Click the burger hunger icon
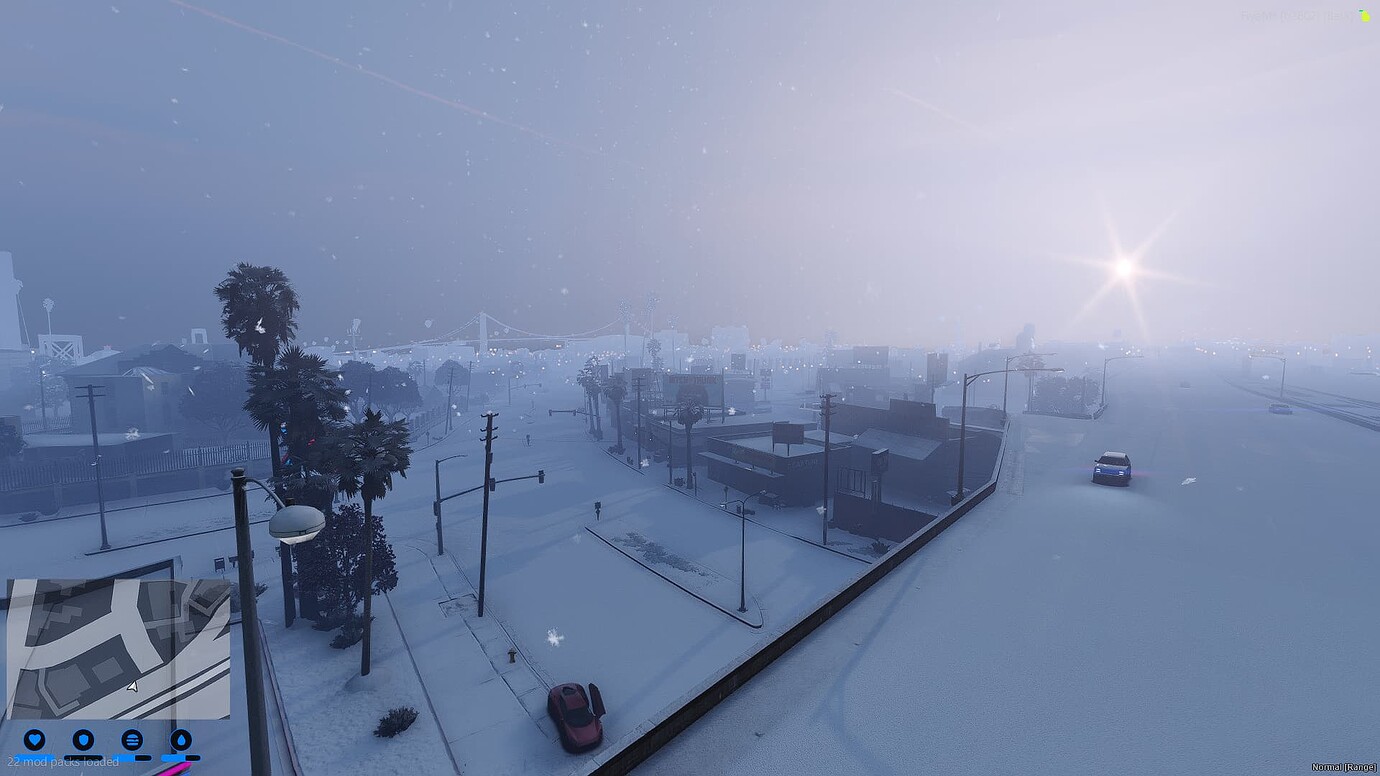1380x776 pixels. click(x=132, y=739)
